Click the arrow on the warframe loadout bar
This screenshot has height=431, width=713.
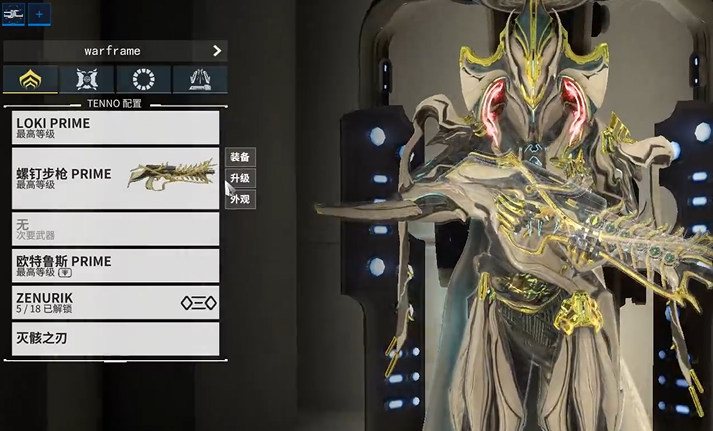point(217,50)
